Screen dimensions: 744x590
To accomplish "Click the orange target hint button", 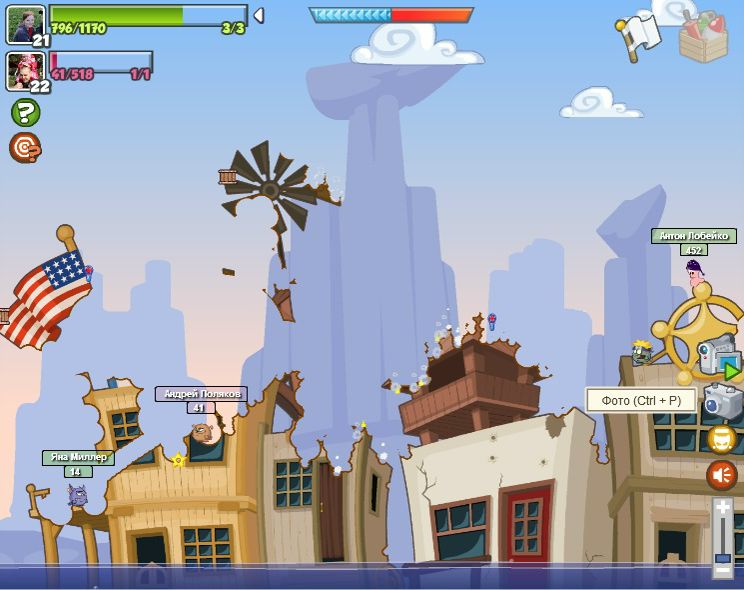I will (x=25, y=147).
